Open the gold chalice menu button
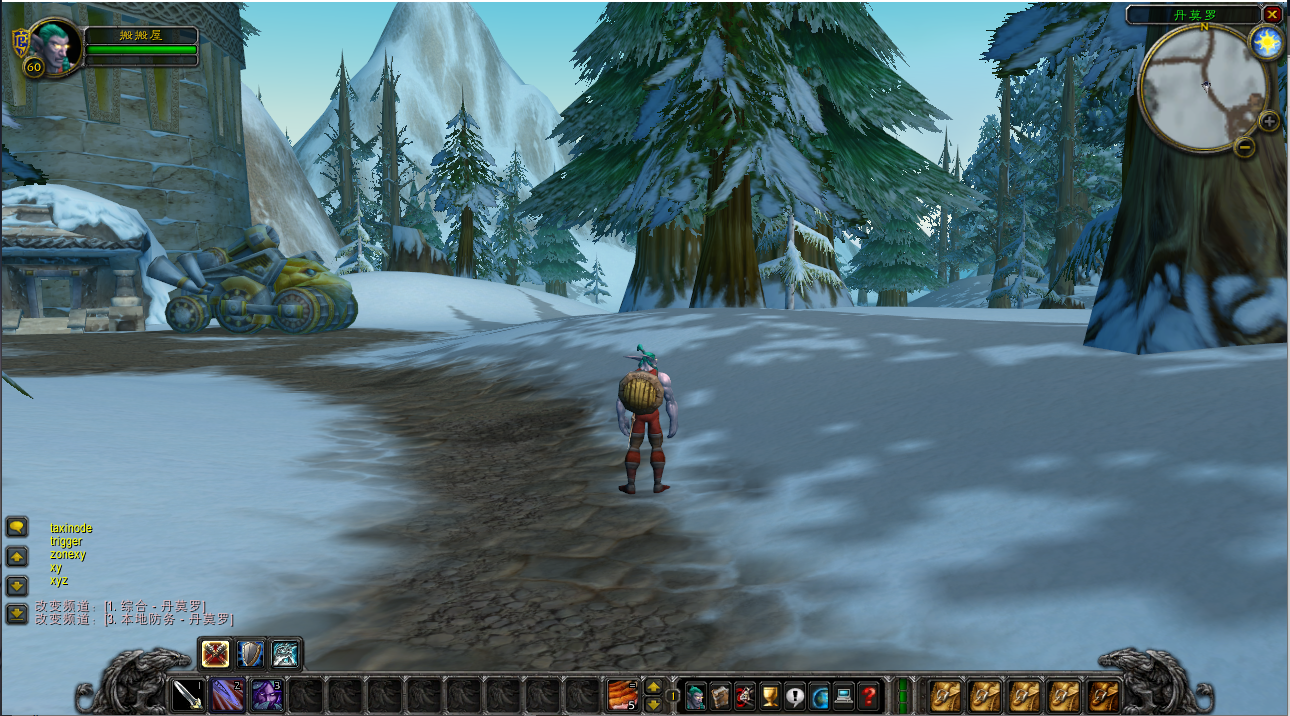Viewport: 1290px width, 716px height. 770,695
